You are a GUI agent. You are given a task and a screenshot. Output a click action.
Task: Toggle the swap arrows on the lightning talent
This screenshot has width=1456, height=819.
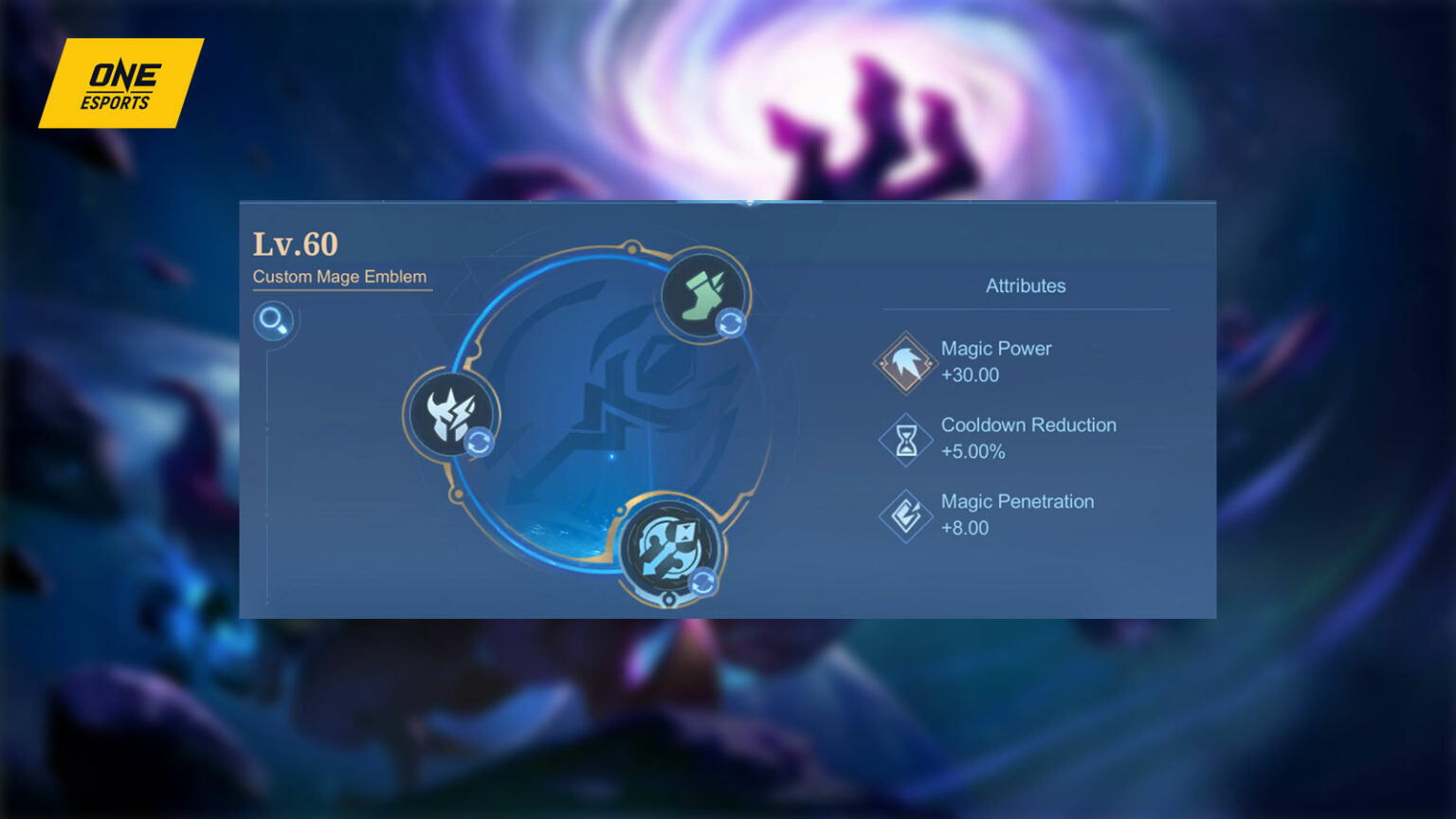coord(481,441)
